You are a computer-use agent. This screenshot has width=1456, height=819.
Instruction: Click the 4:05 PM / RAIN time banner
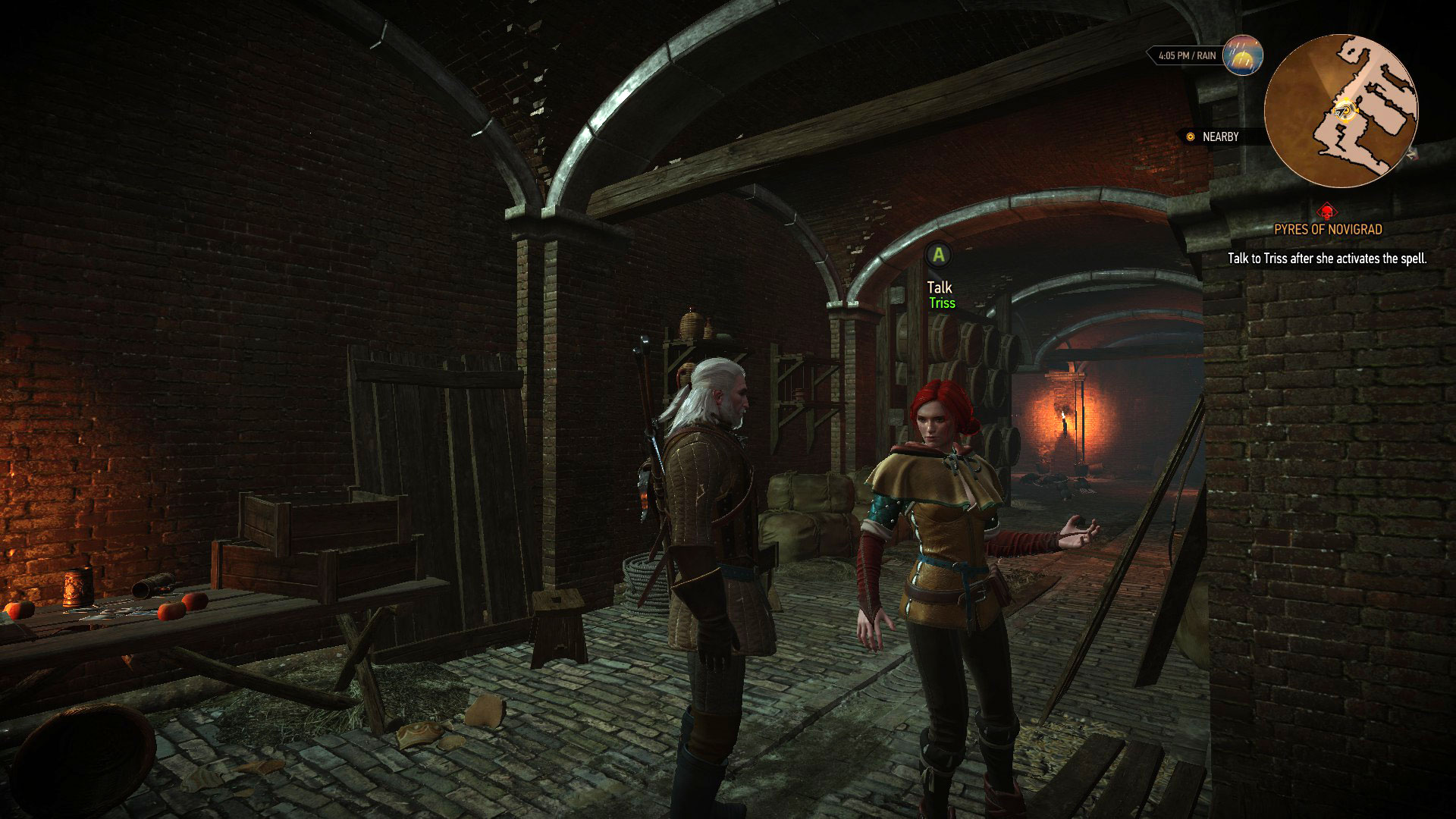[x=1187, y=55]
